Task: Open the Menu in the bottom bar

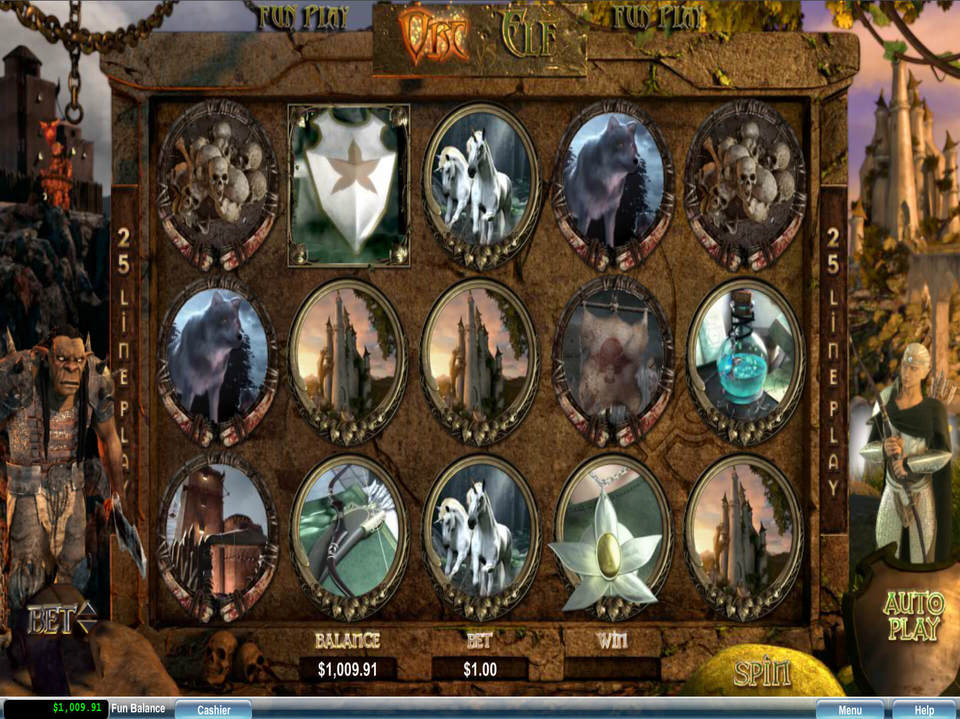Action: point(849,709)
